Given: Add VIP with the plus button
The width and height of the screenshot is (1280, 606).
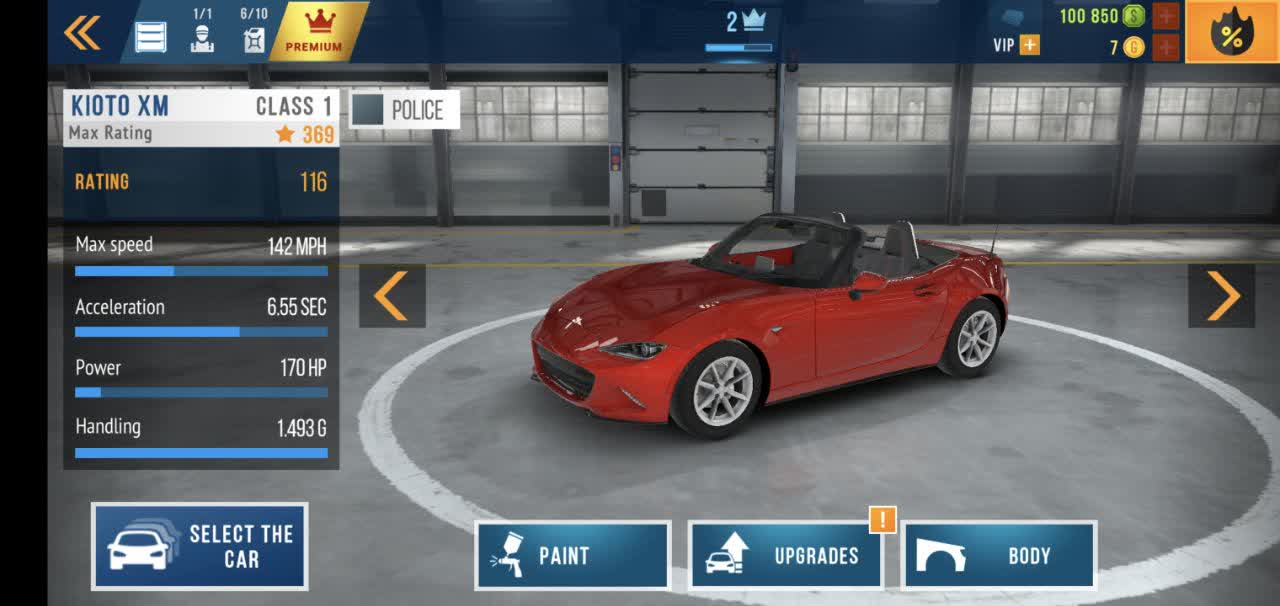Looking at the screenshot, I should tap(1029, 45).
